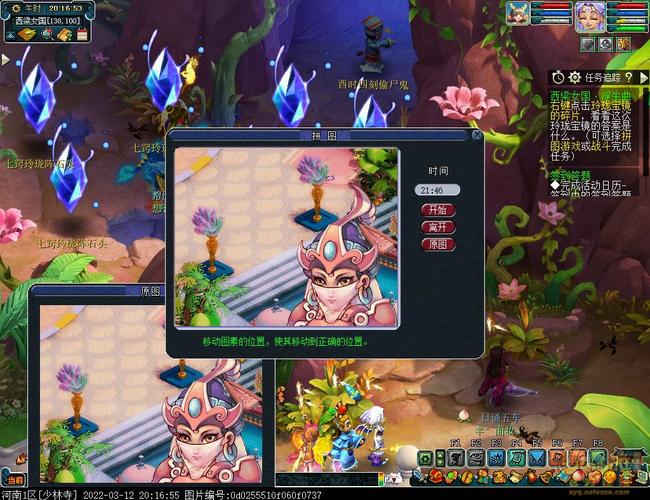Open the green gear system button
The width and height of the screenshot is (650, 500).
point(425,458)
